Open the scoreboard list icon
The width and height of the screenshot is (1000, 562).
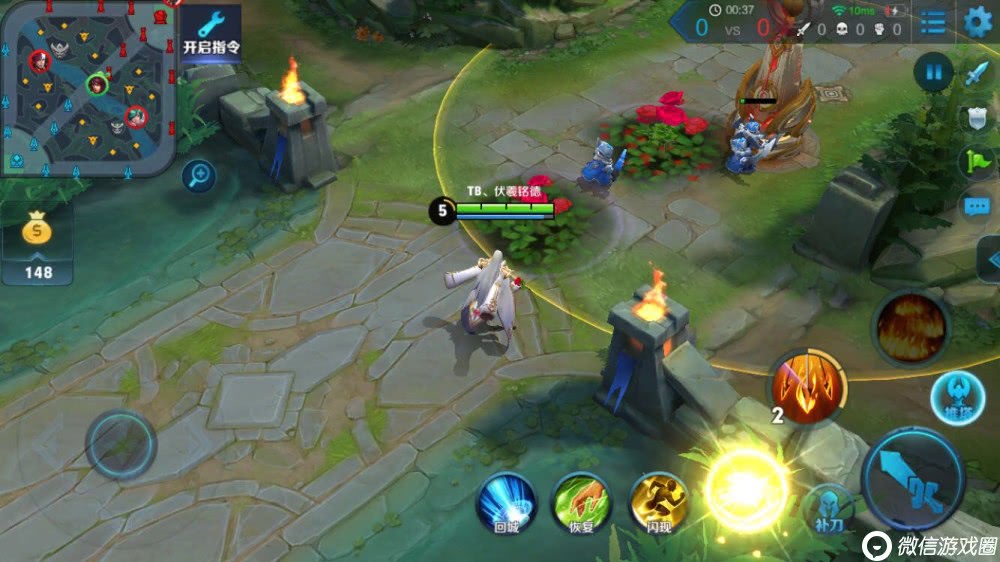(x=933, y=22)
